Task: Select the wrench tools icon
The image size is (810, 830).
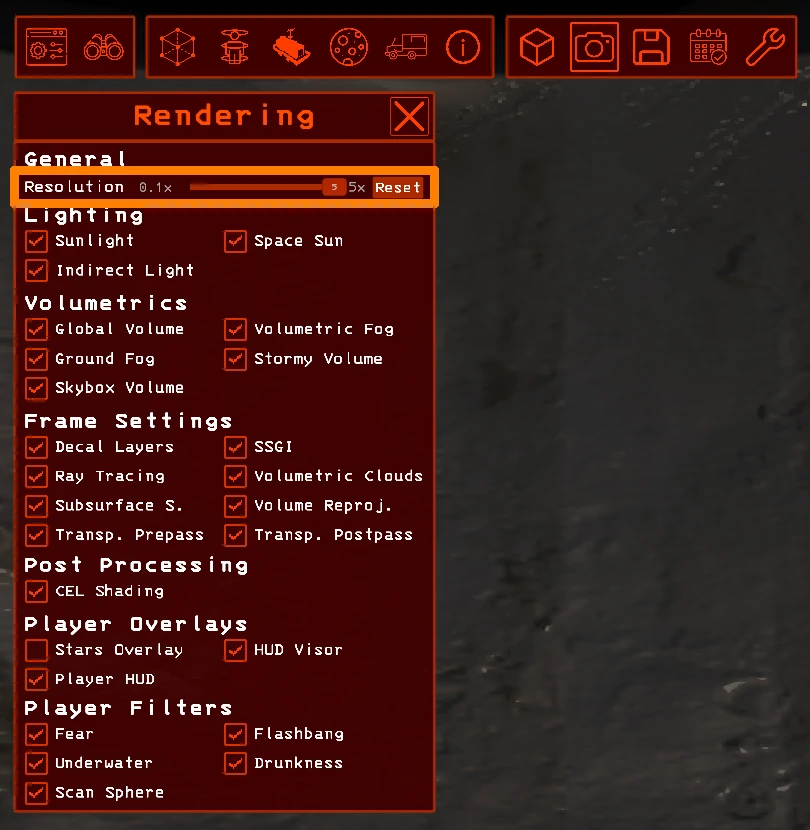Action: click(765, 47)
